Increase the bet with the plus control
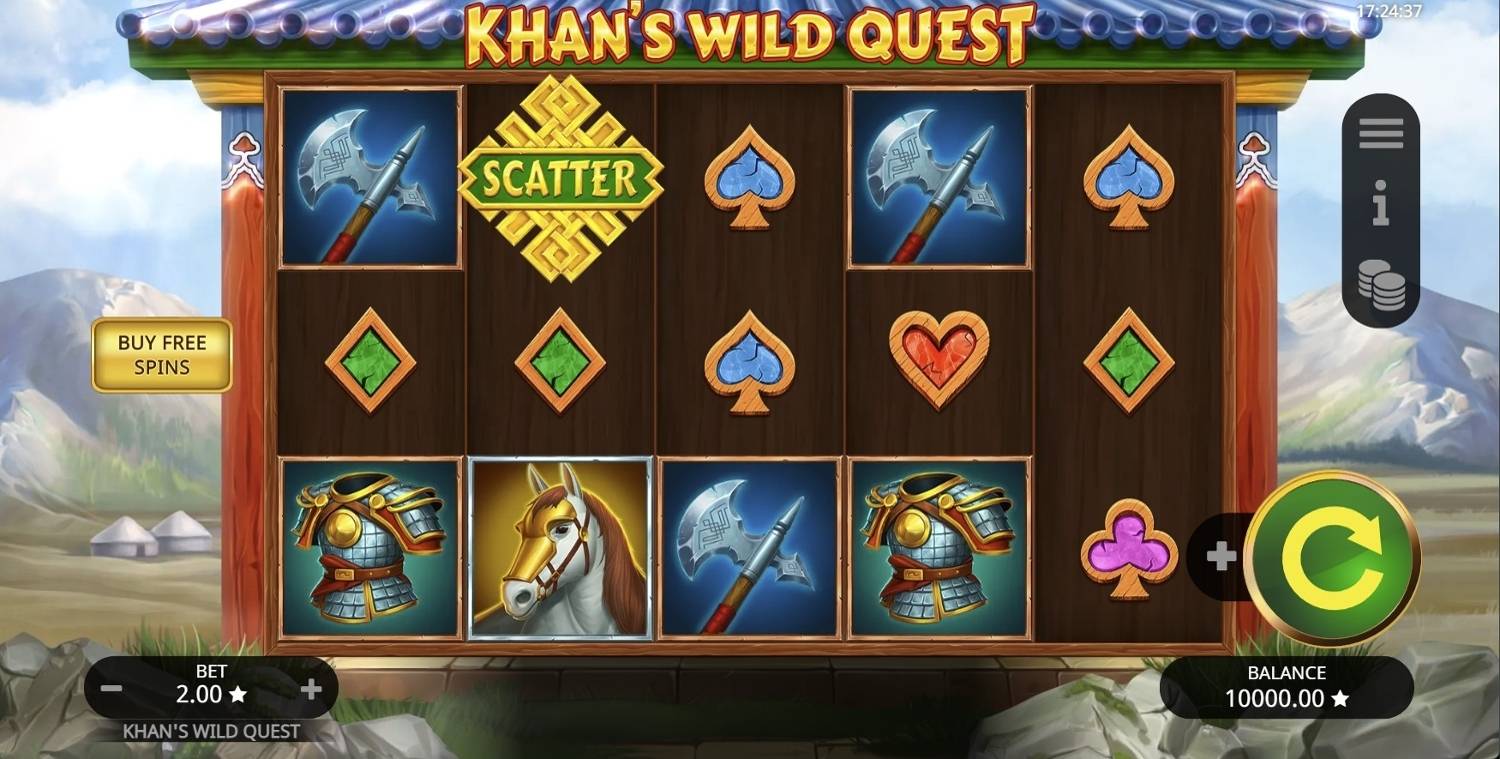Viewport: 1500px width, 759px height. coord(313,687)
